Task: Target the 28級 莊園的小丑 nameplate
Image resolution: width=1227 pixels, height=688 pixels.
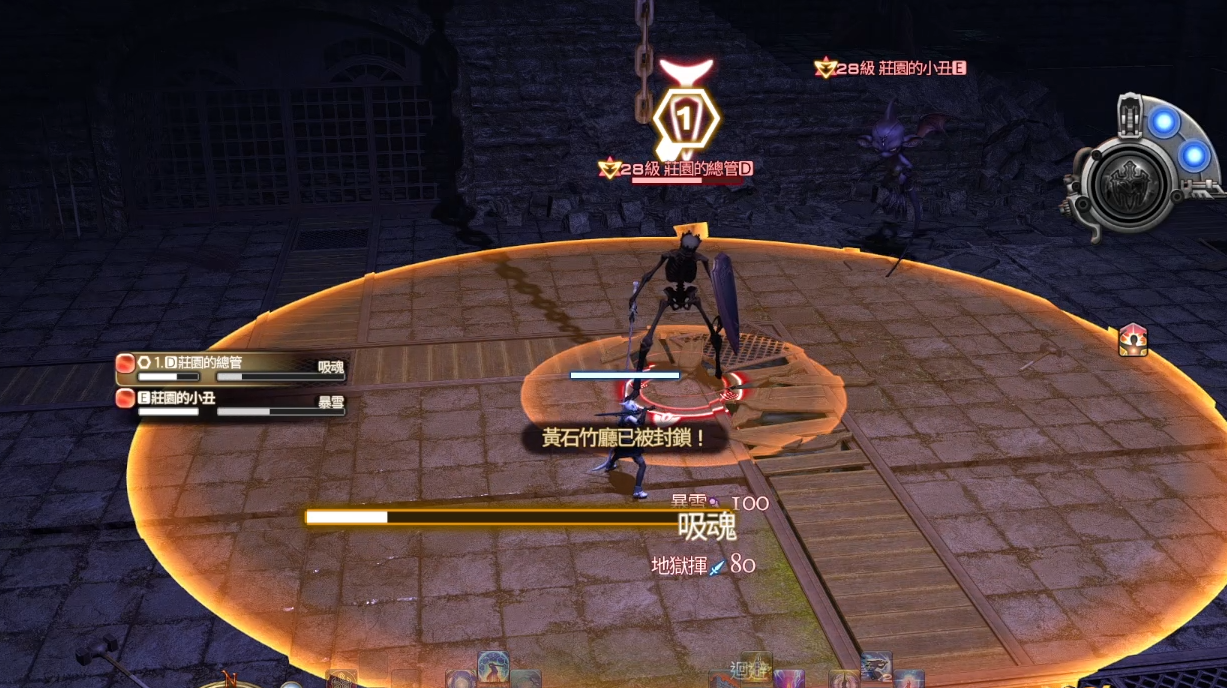Action: pos(892,68)
